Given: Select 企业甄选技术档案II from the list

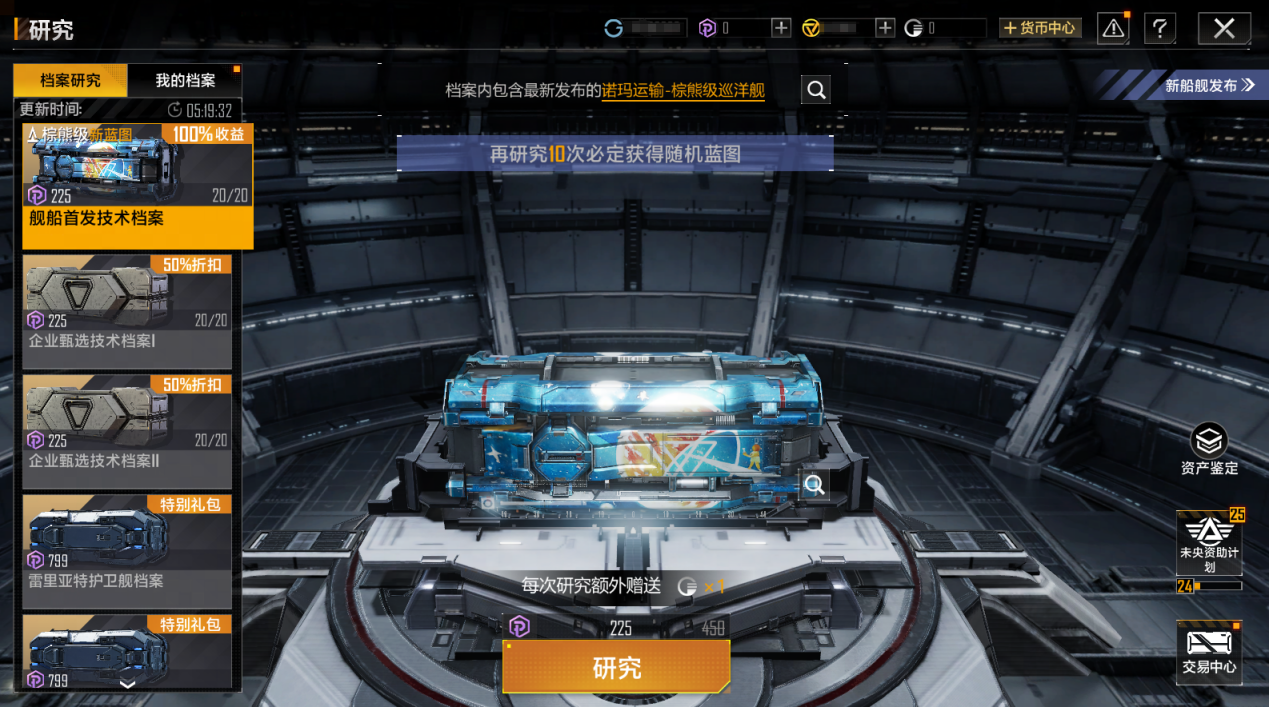Looking at the screenshot, I should point(127,432).
